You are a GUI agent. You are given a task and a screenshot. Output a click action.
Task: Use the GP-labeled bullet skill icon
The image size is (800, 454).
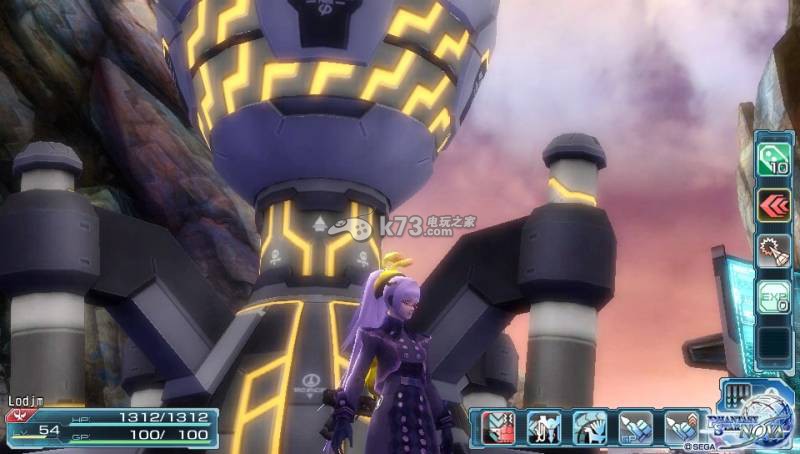click(635, 427)
